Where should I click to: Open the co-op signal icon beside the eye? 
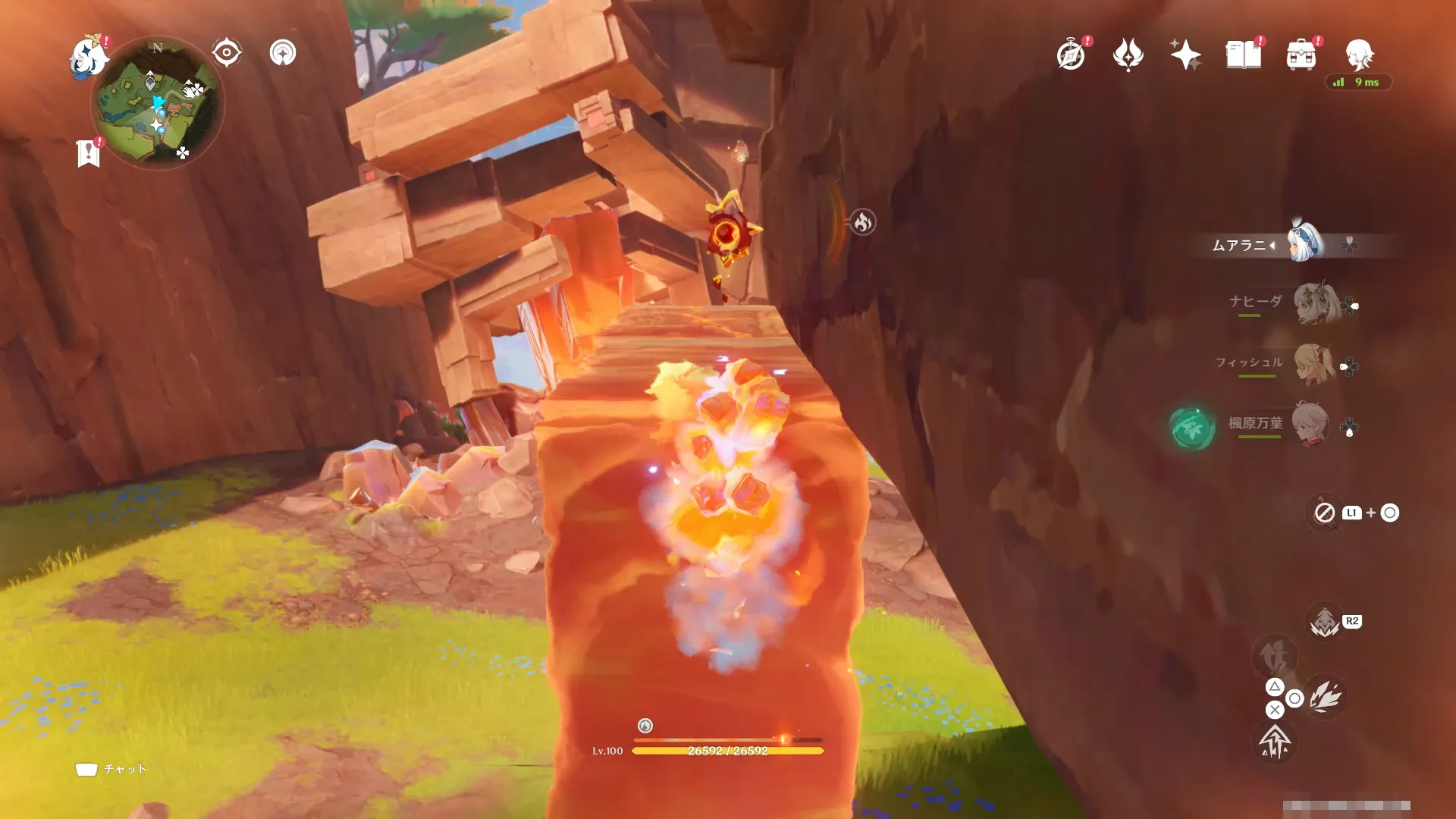[x=283, y=53]
